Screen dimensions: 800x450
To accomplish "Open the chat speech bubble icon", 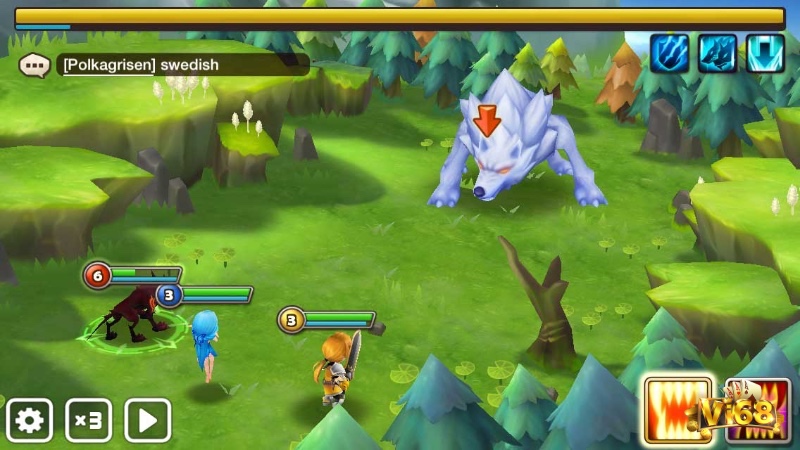I will pyautogui.click(x=34, y=66).
